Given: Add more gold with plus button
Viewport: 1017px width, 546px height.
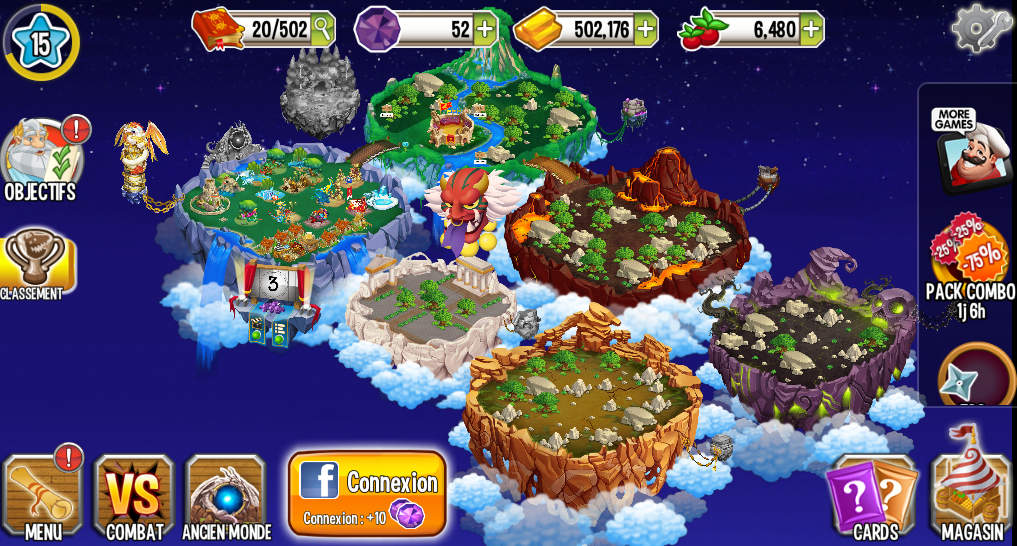Looking at the screenshot, I should [x=645, y=29].
